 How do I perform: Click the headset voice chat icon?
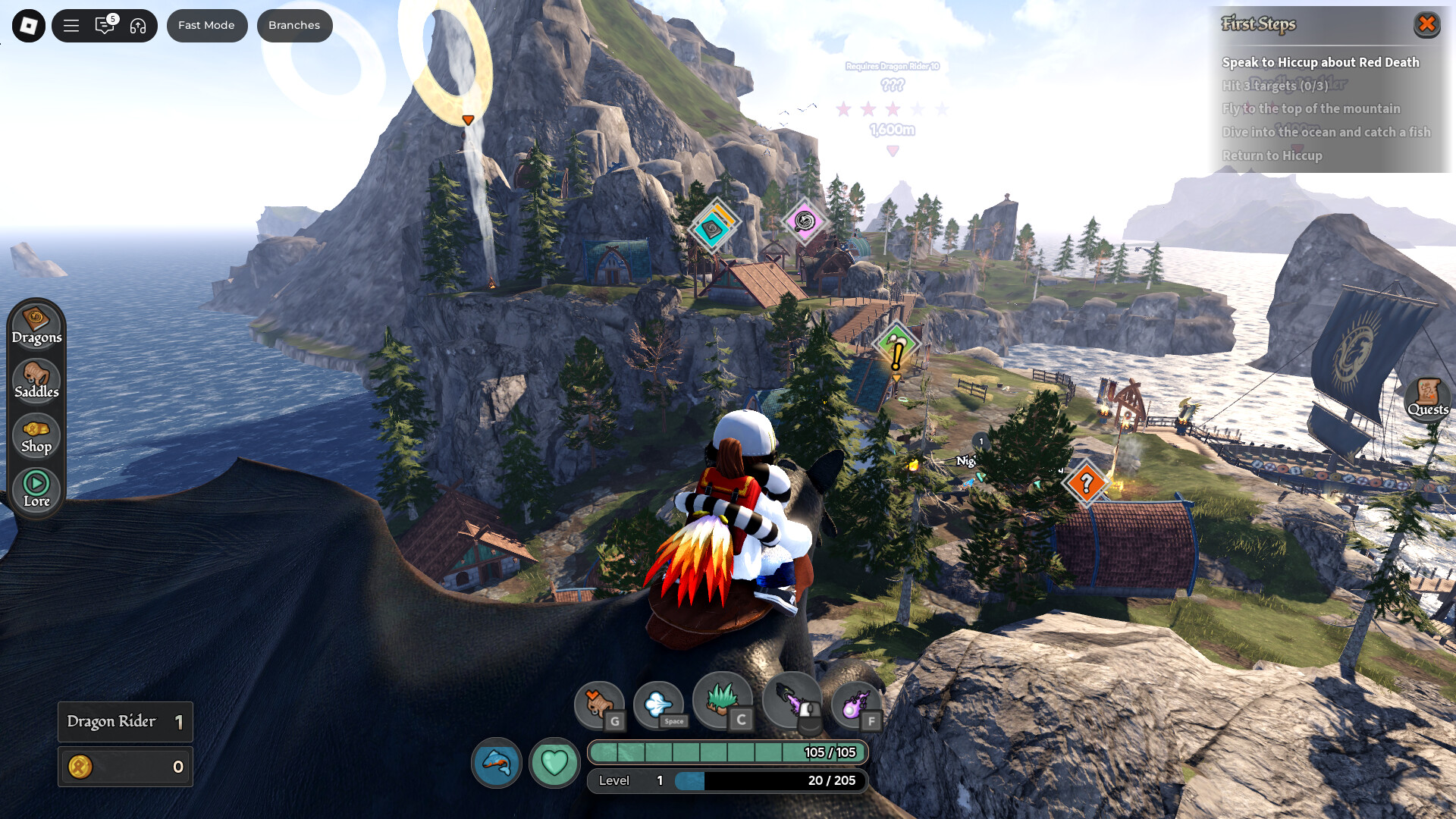point(138,26)
